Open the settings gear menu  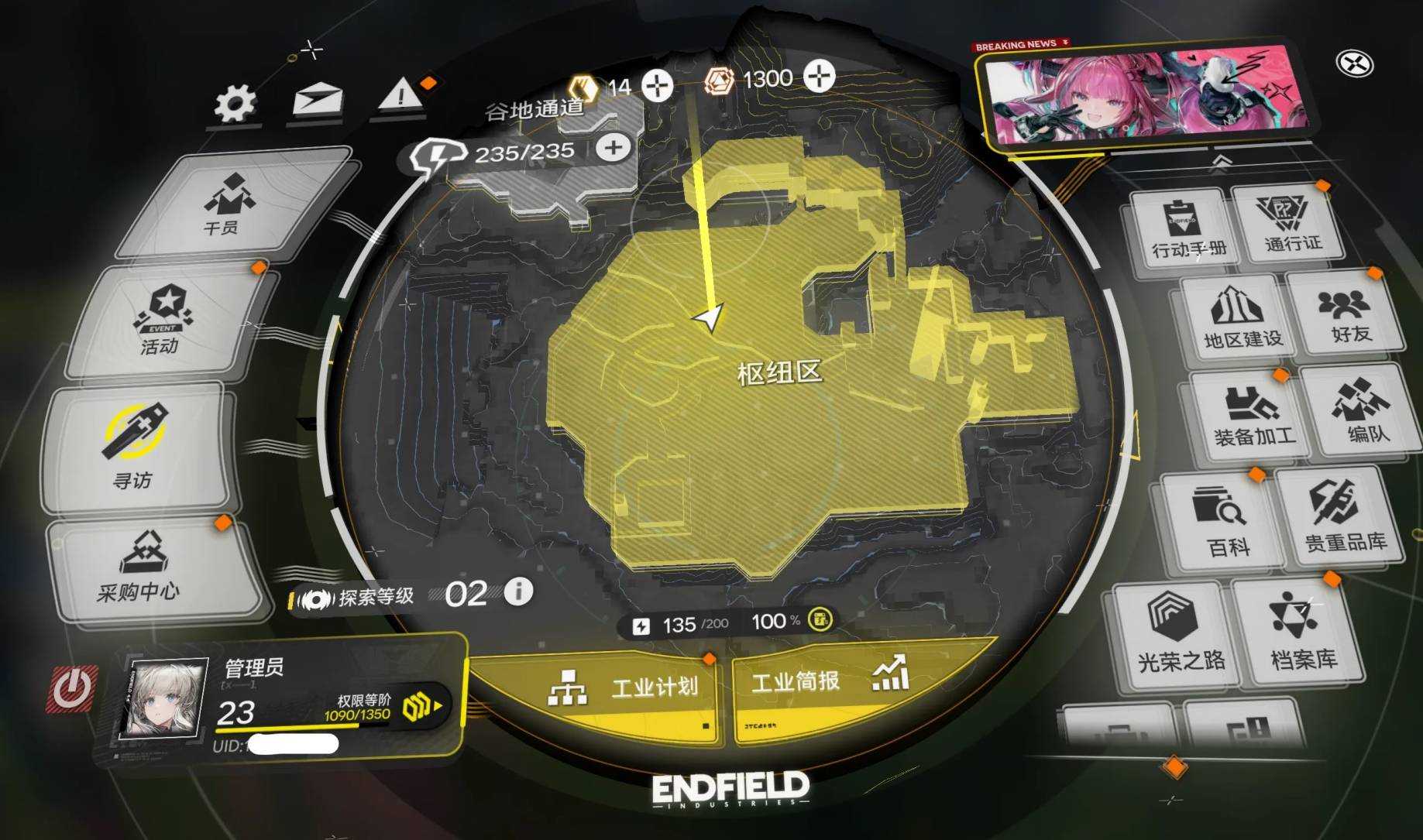pyautogui.click(x=234, y=103)
